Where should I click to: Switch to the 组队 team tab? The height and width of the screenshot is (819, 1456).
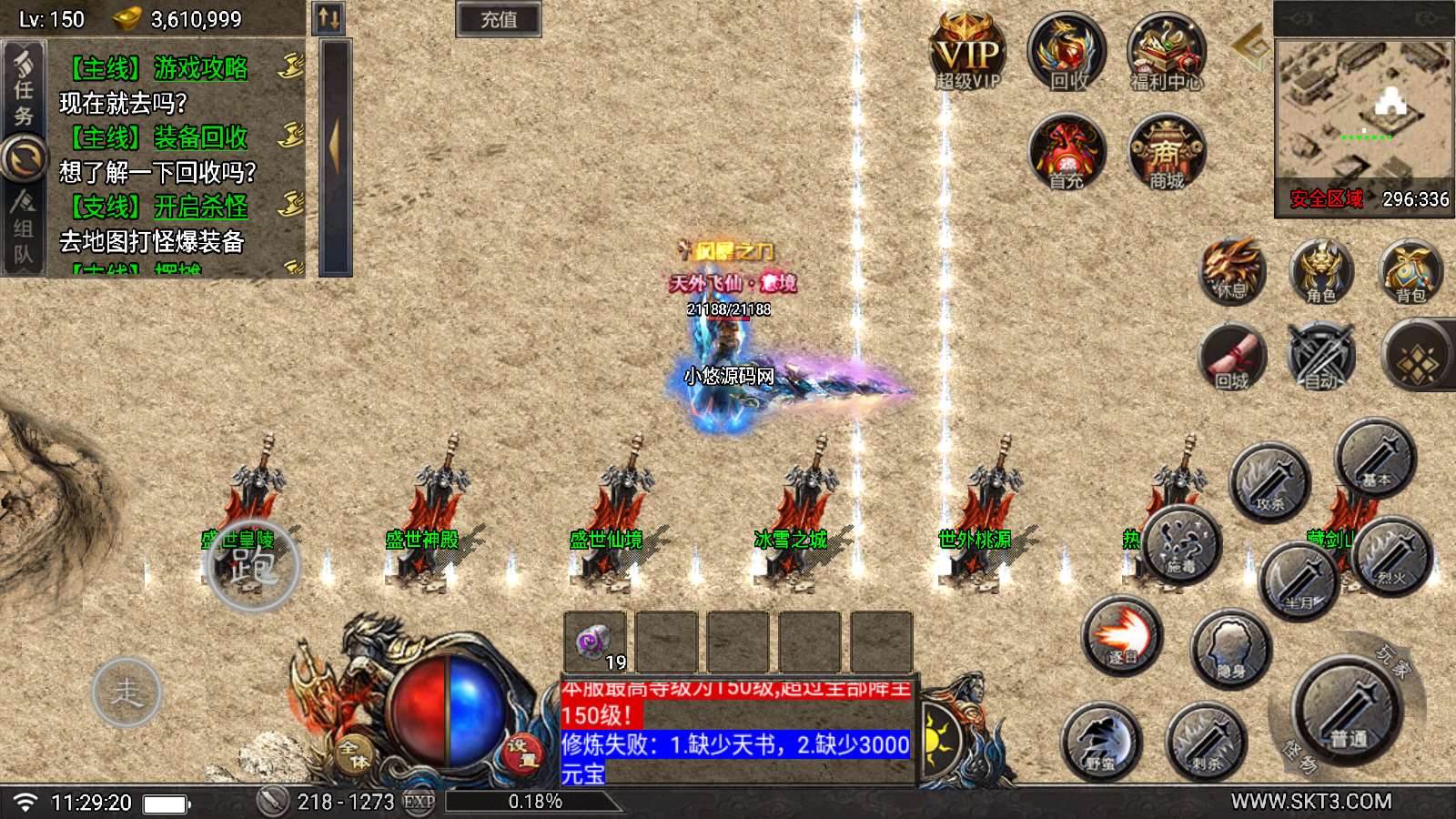click(23, 229)
